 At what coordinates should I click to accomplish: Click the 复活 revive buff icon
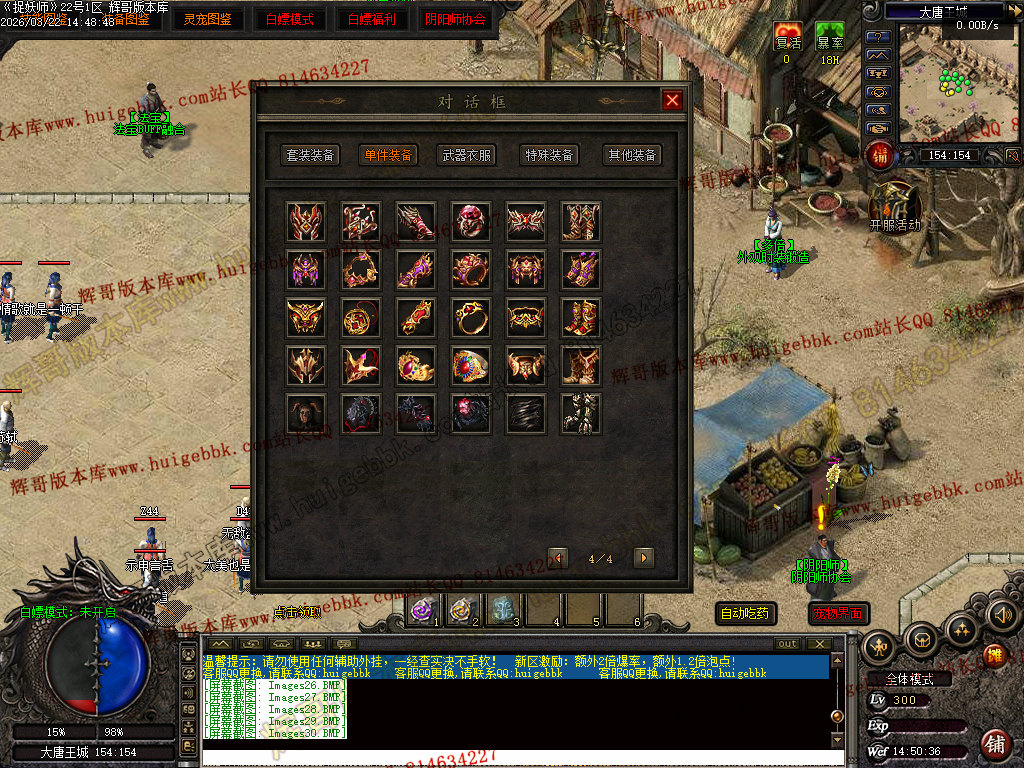click(787, 38)
